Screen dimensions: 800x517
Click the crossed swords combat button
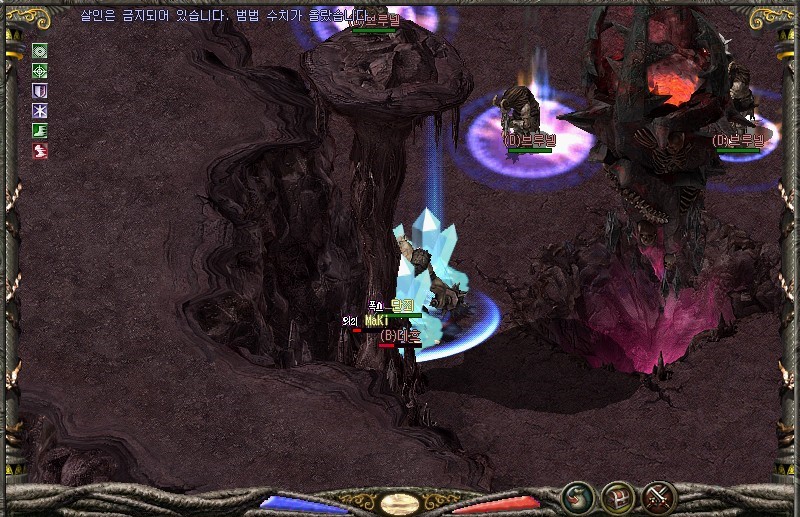click(659, 497)
